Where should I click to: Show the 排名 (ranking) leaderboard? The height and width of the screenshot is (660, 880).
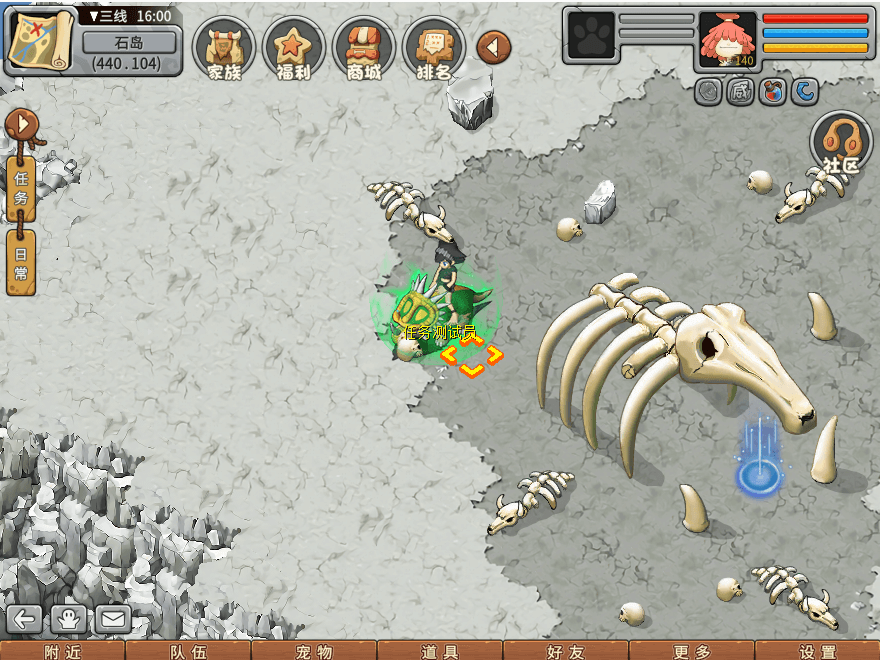tap(434, 48)
